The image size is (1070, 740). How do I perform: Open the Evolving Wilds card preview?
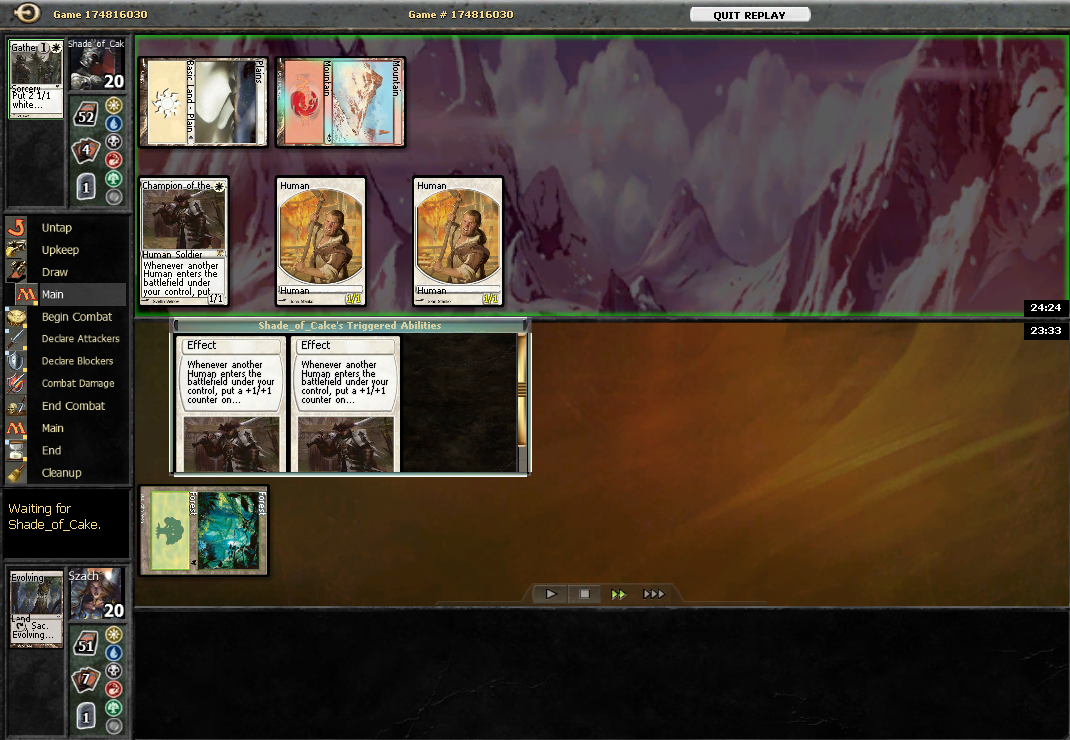36,609
